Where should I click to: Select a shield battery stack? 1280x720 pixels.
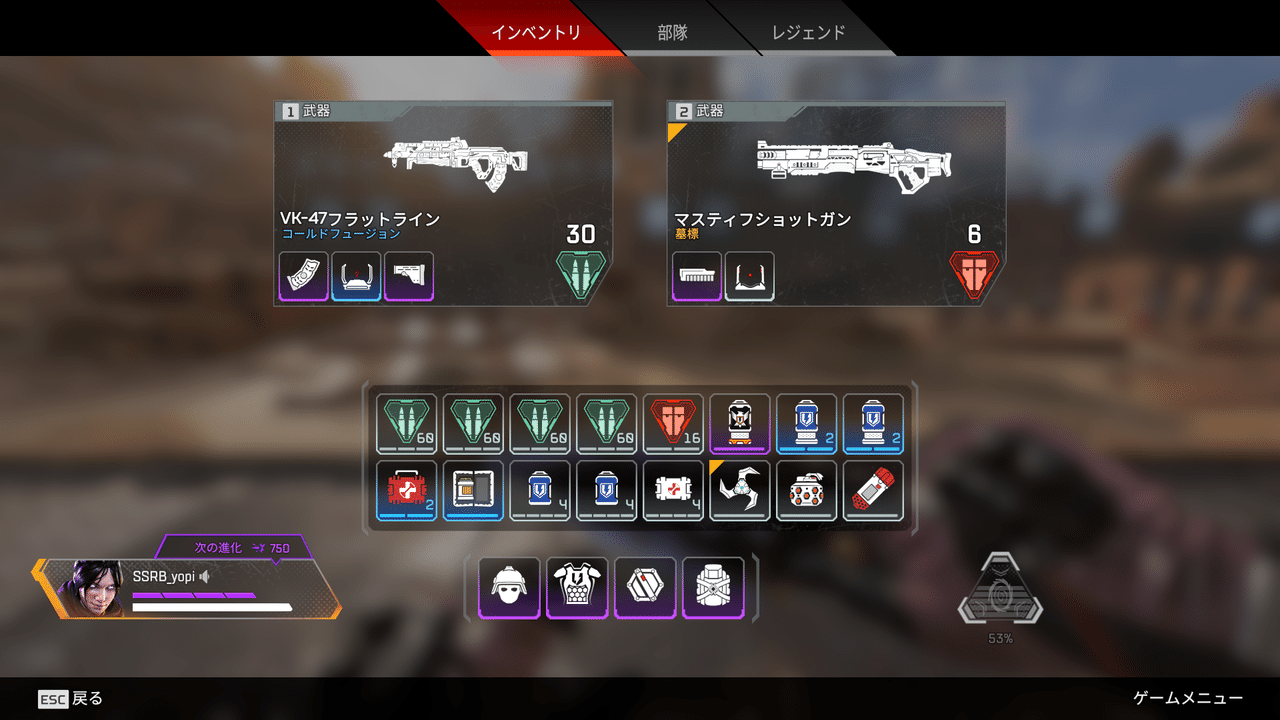coord(806,423)
